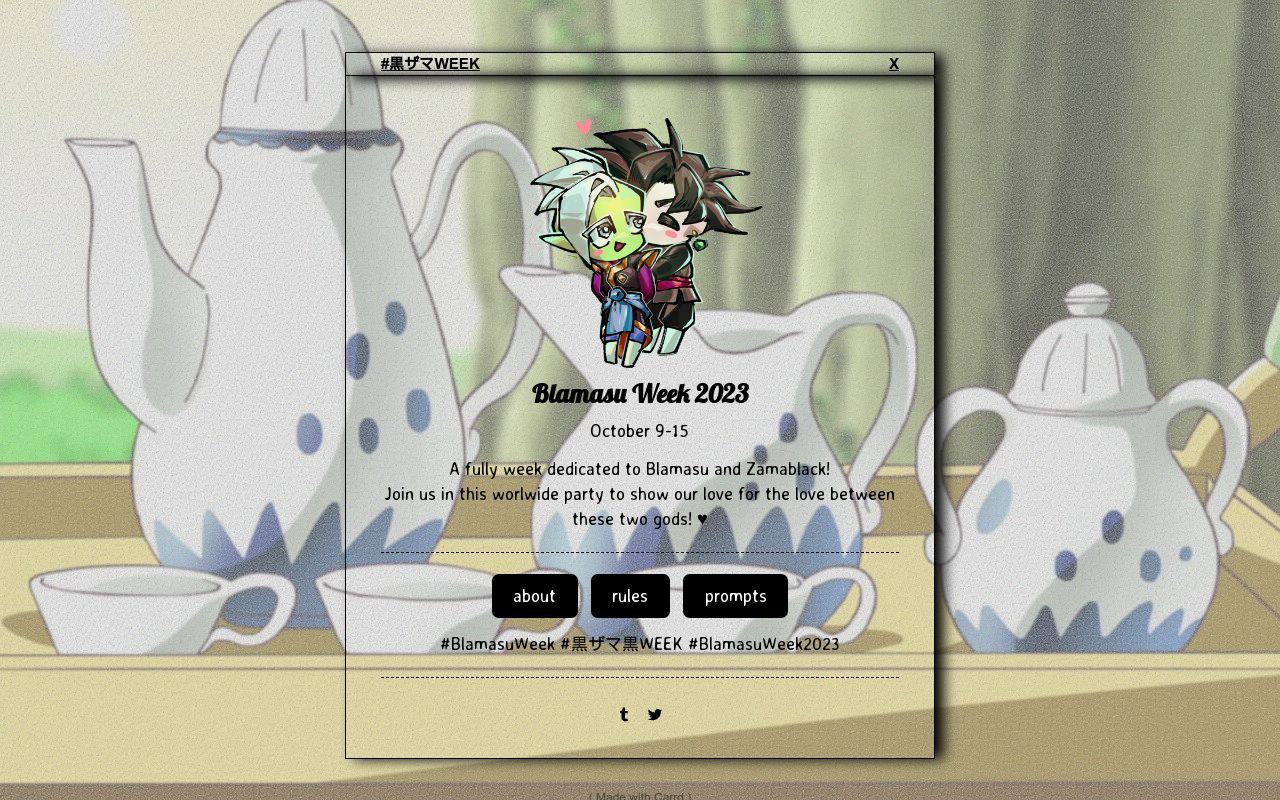Dismiss the modal with the X control
Screen dimensions: 1280x800
coord(893,63)
